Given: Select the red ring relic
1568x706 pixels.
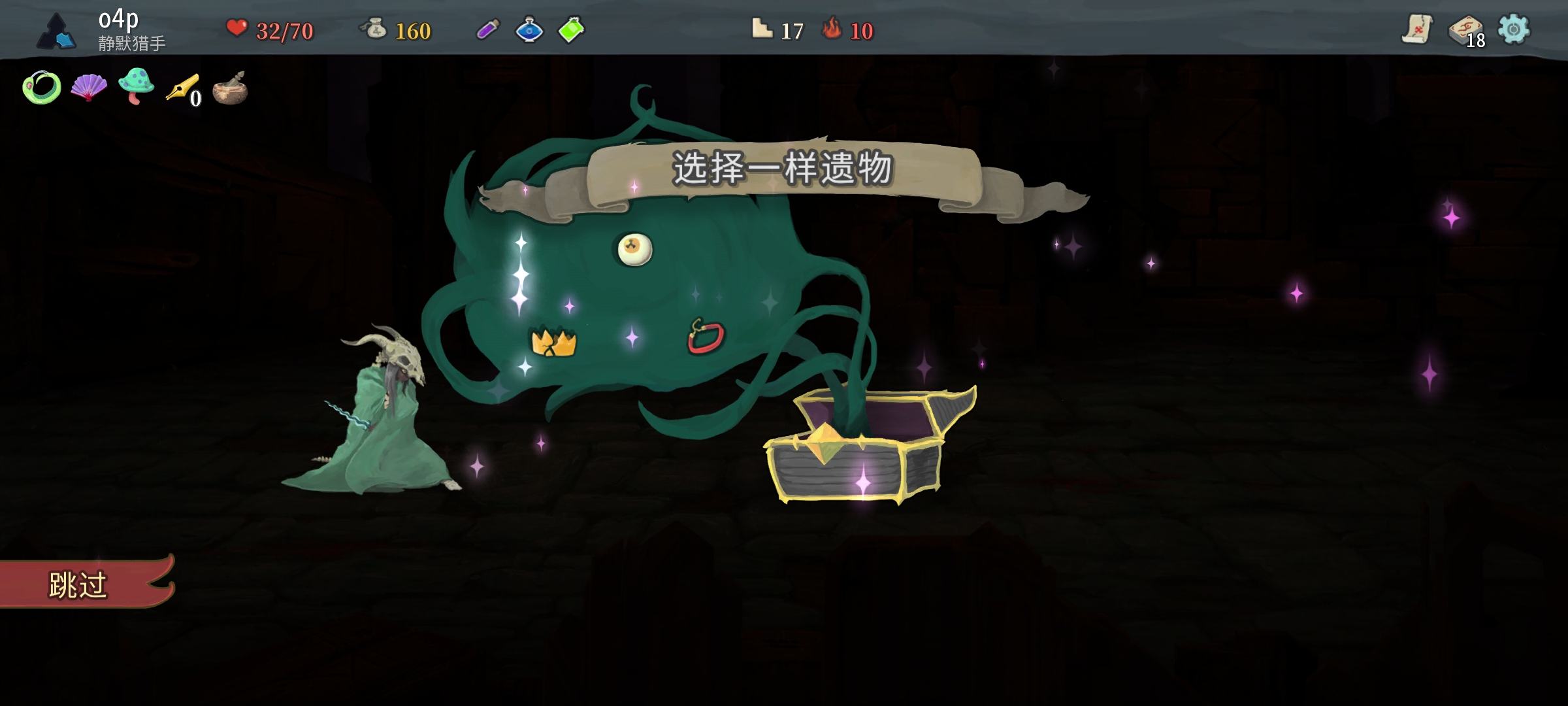Looking at the screenshot, I should (x=706, y=337).
